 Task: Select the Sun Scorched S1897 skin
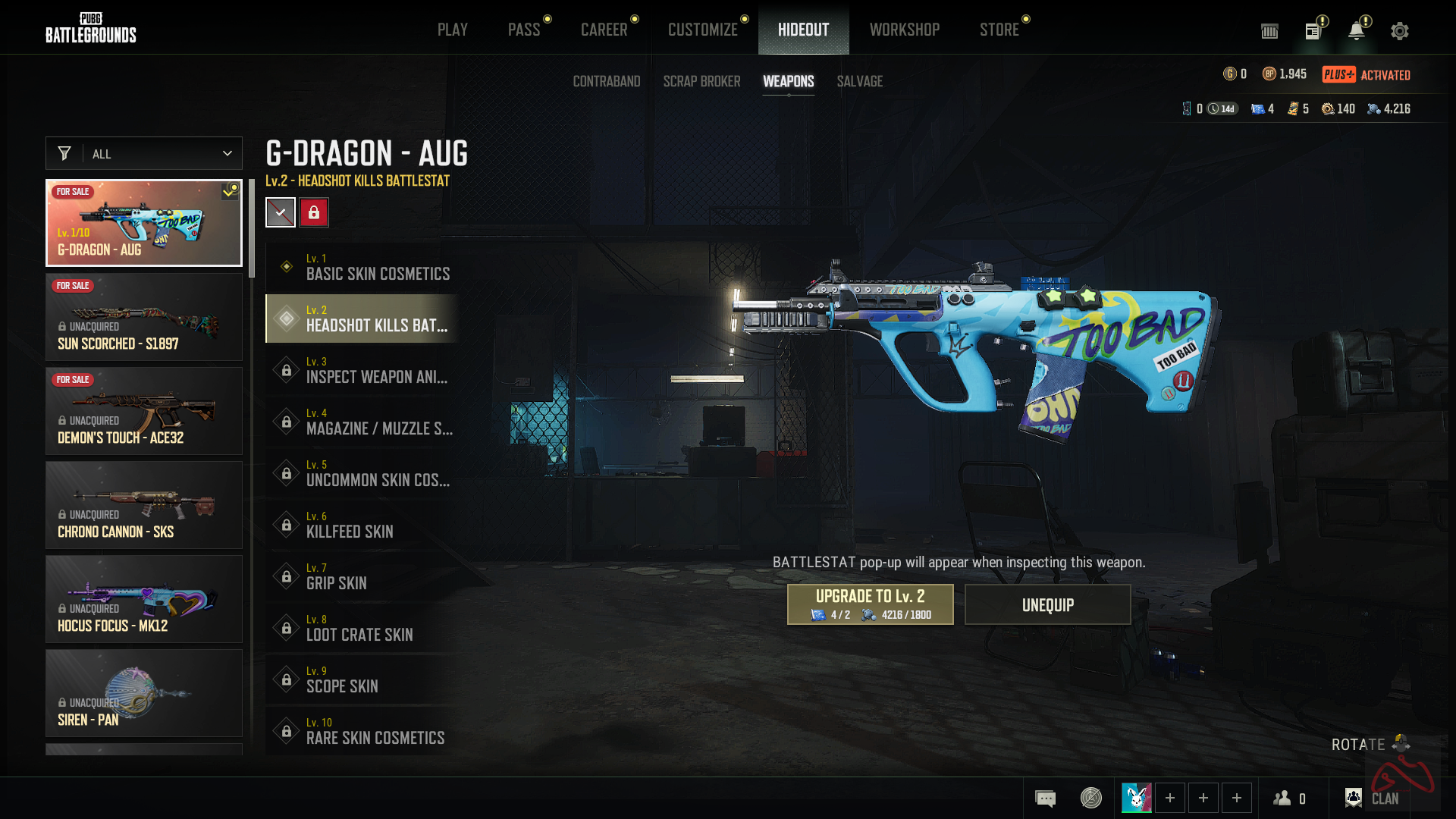point(144,317)
